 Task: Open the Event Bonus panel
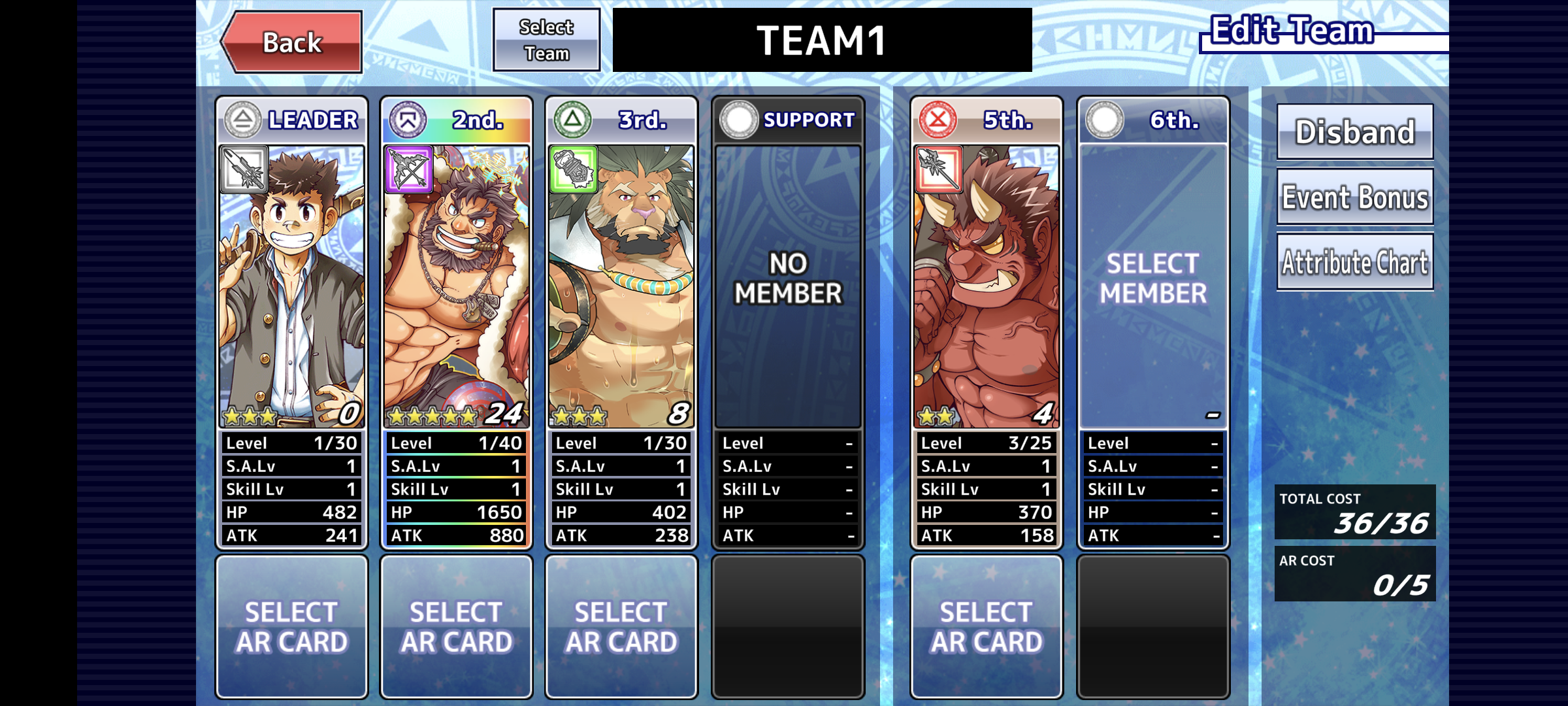tap(1355, 197)
